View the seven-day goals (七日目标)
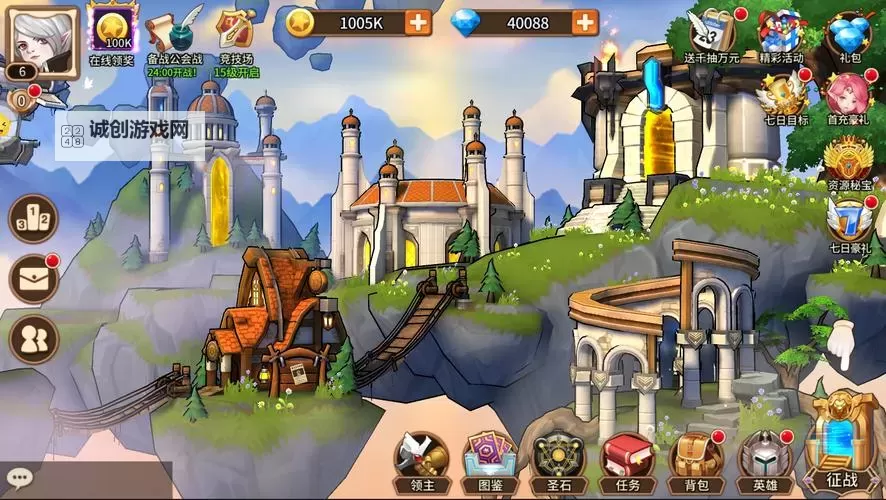Screen dimensions: 886x500 tap(784, 98)
